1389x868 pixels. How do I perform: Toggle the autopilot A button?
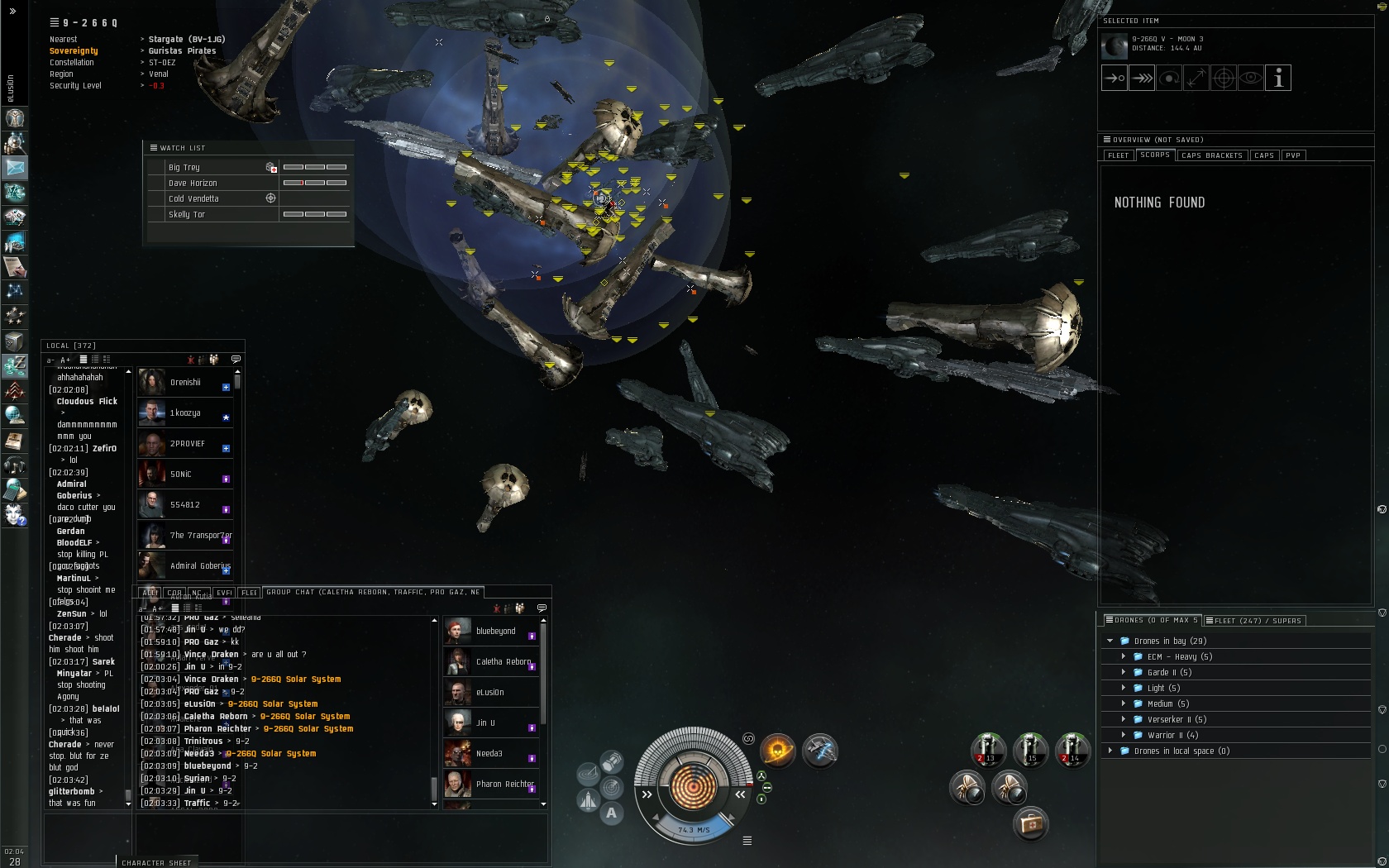(x=611, y=813)
